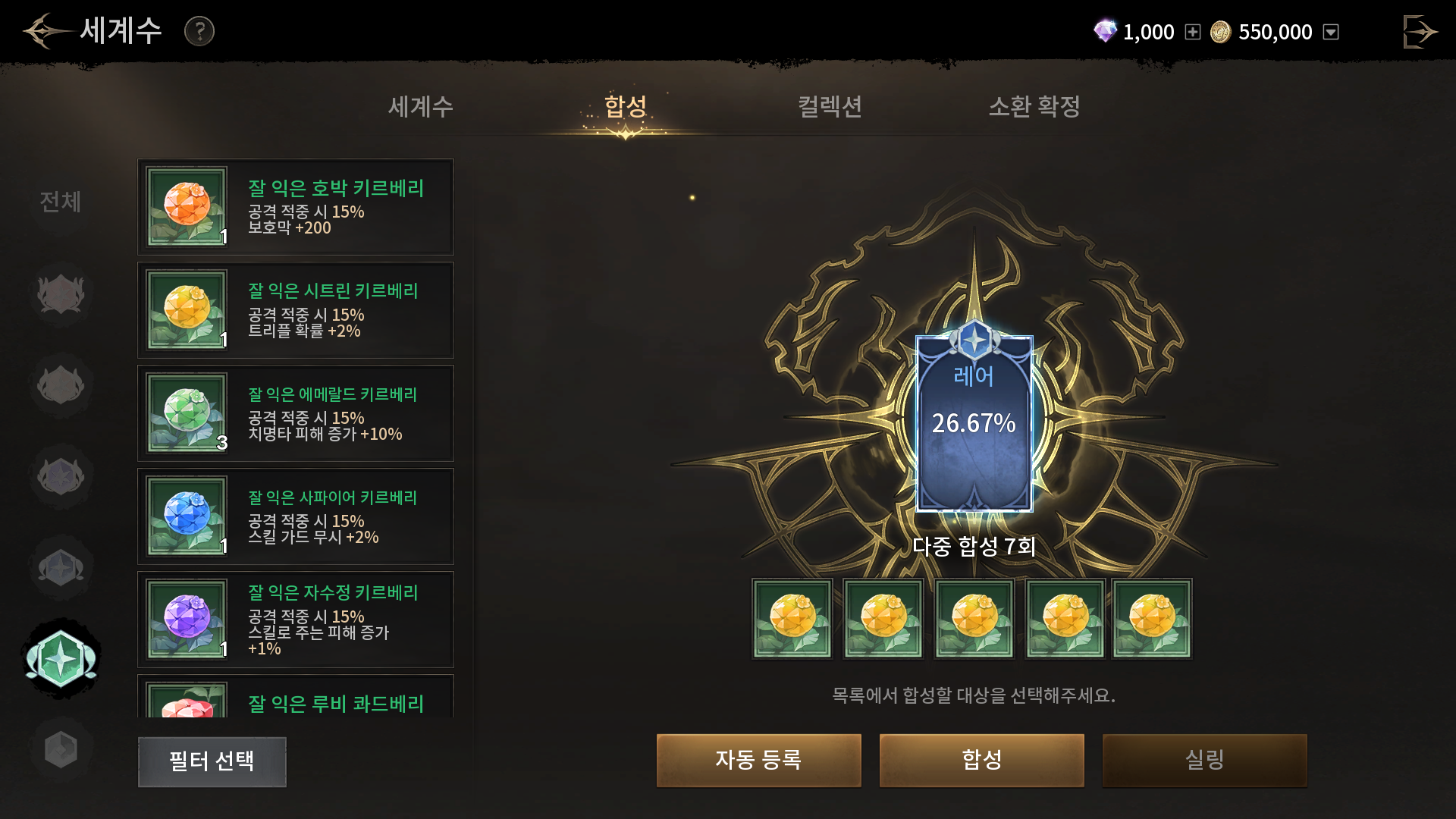Select 잘 익은 호박 키르베리 from the list
Image resolution: width=1456 pixels, height=819 pixels.
pyautogui.click(x=296, y=207)
